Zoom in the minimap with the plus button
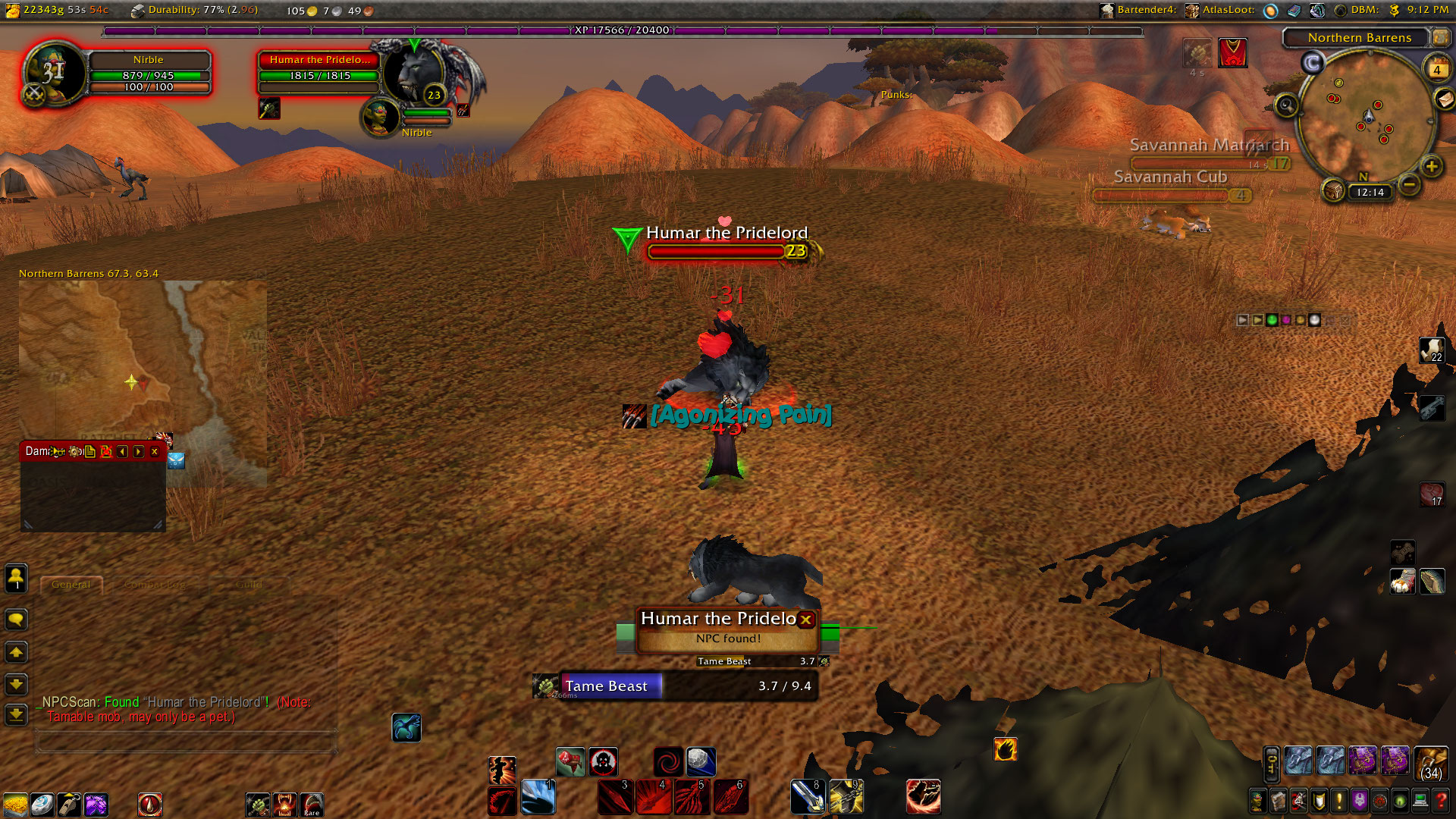Viewport: 1456px width, 819px height. coord(1431,167)
